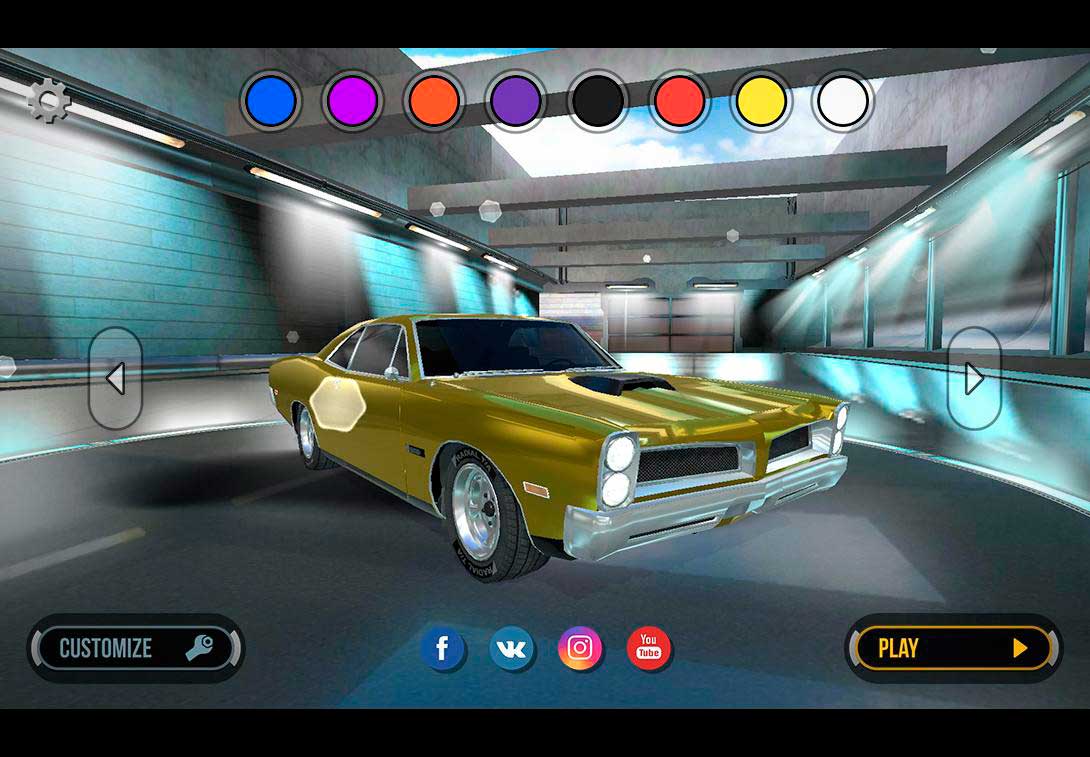The width and height of the screenshot is (1090, 757).
Task: Choose the bright magenta paint swatch
Action: click(353, 101)
